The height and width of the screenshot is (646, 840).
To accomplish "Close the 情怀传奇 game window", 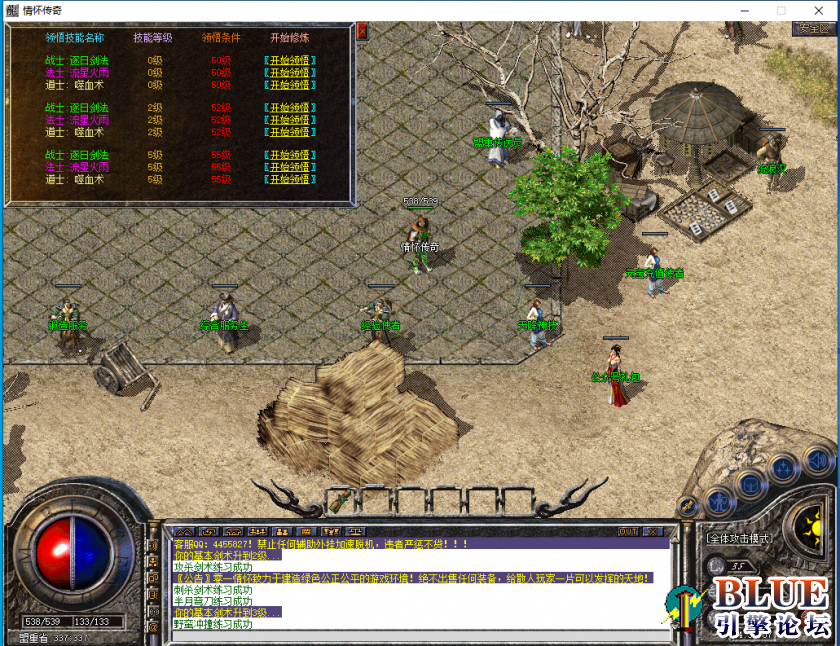I will point(817,10).
